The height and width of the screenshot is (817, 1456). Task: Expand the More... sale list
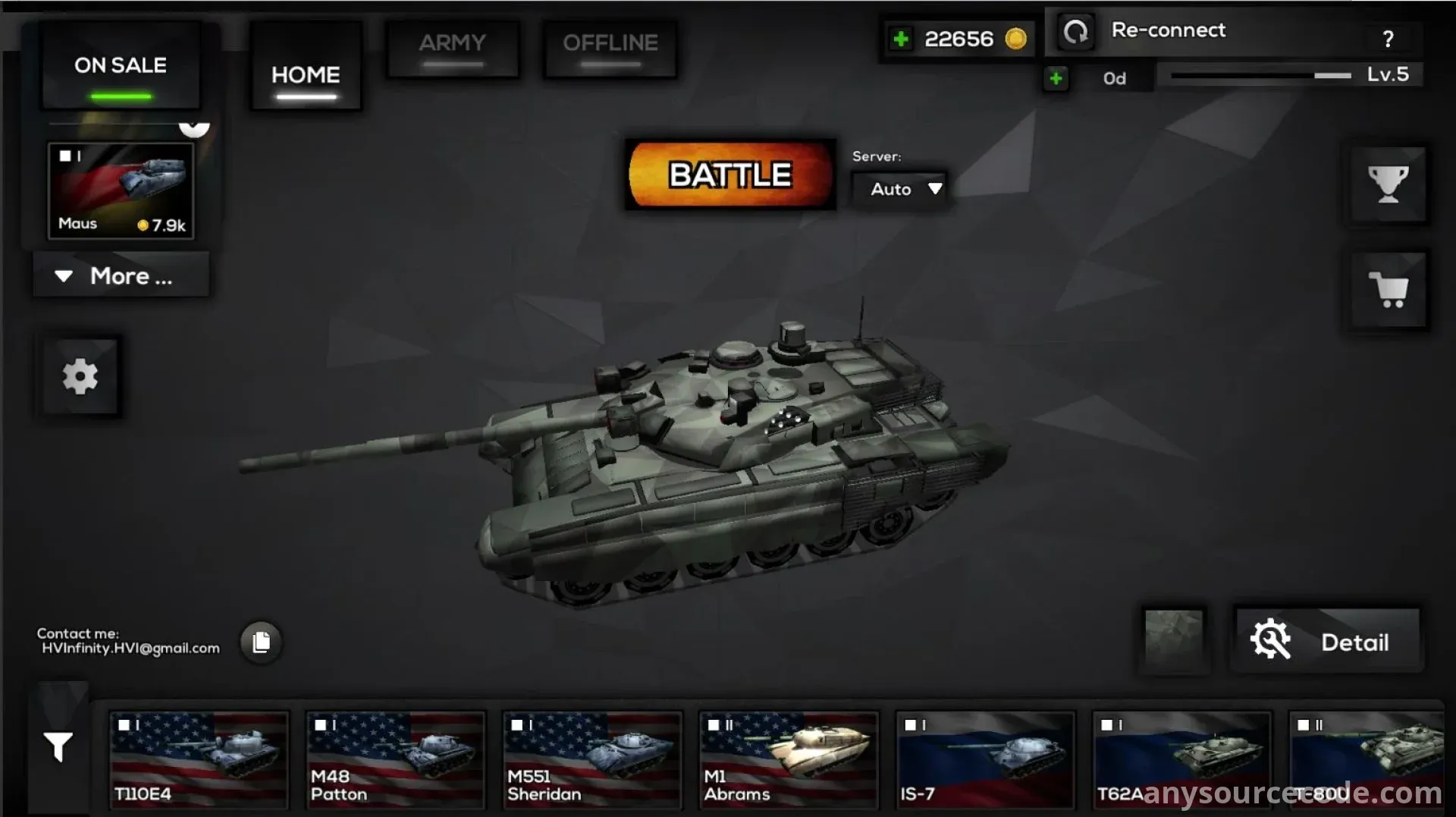click(121, 276)
